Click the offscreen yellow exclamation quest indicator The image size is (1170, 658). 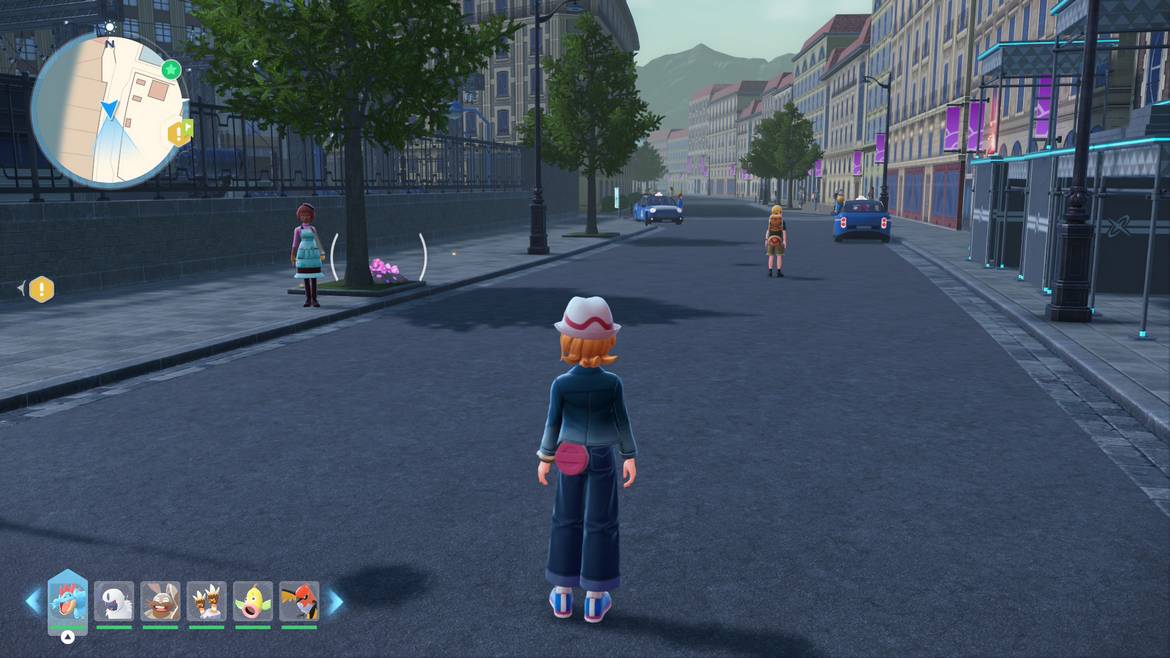pyautogui.click(x=41, y=289)
